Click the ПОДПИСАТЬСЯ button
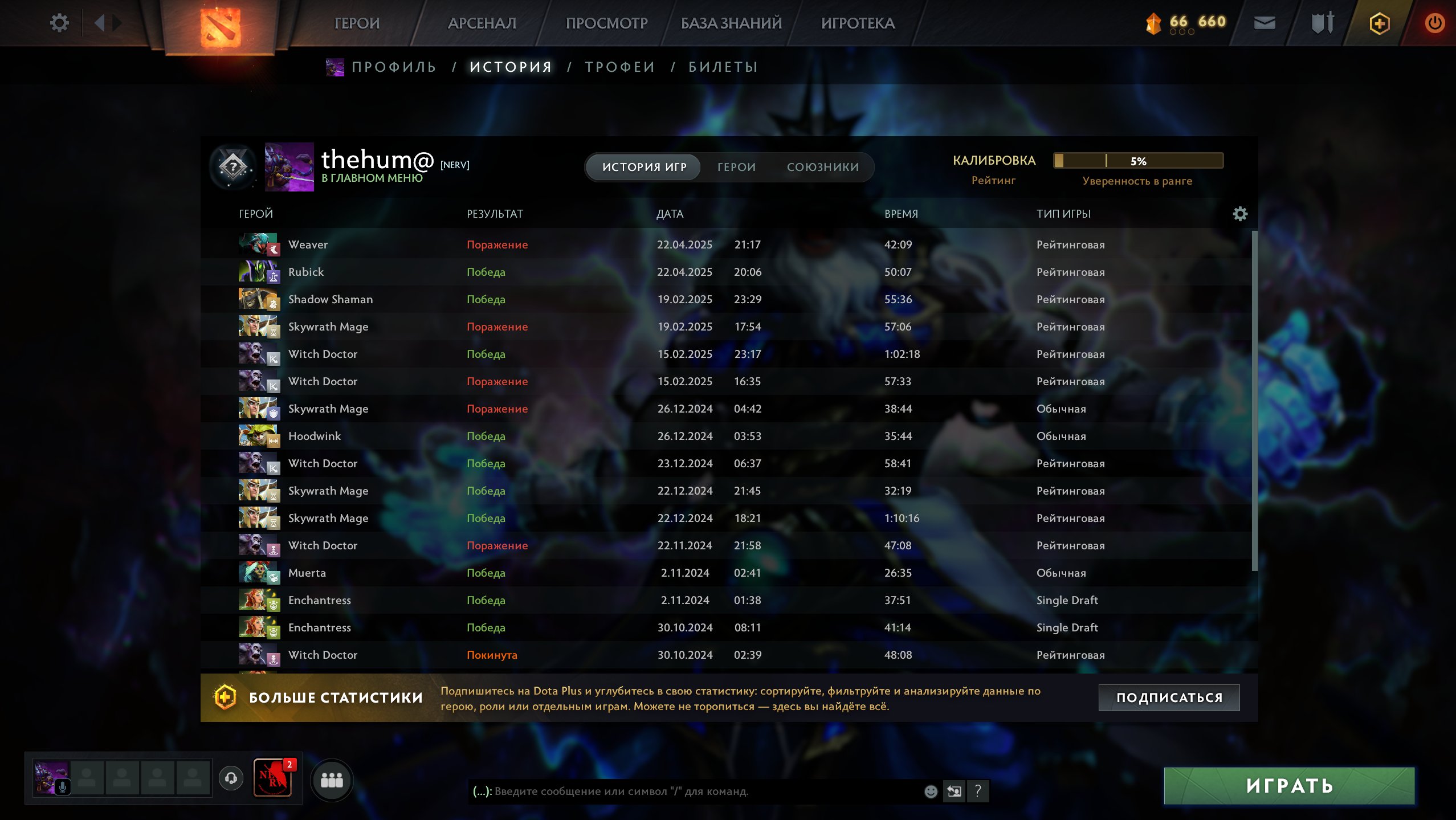Screen dimensions: 1456x820 [1169, 696]
